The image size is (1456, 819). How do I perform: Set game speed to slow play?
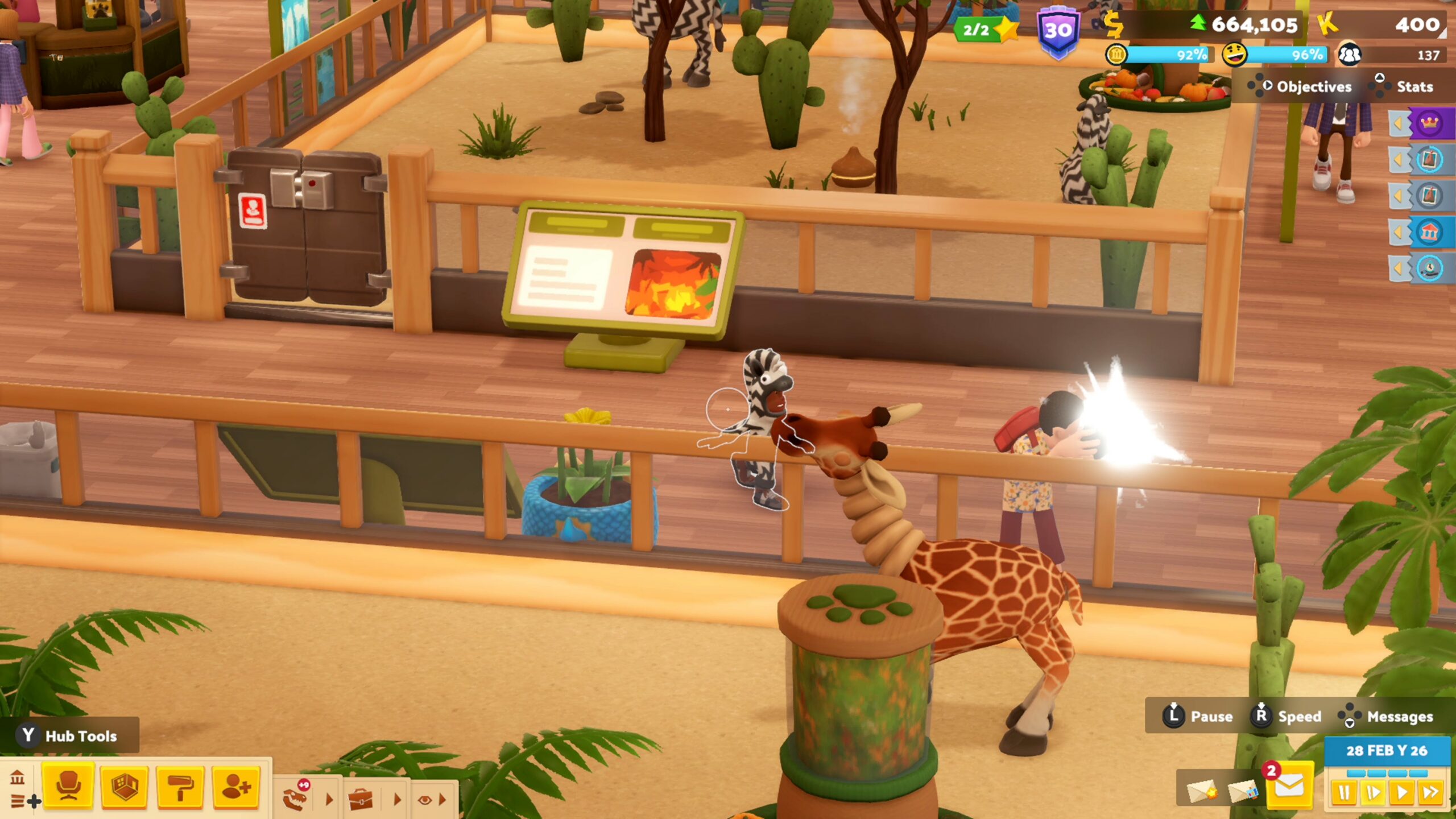click(1372, 792)
